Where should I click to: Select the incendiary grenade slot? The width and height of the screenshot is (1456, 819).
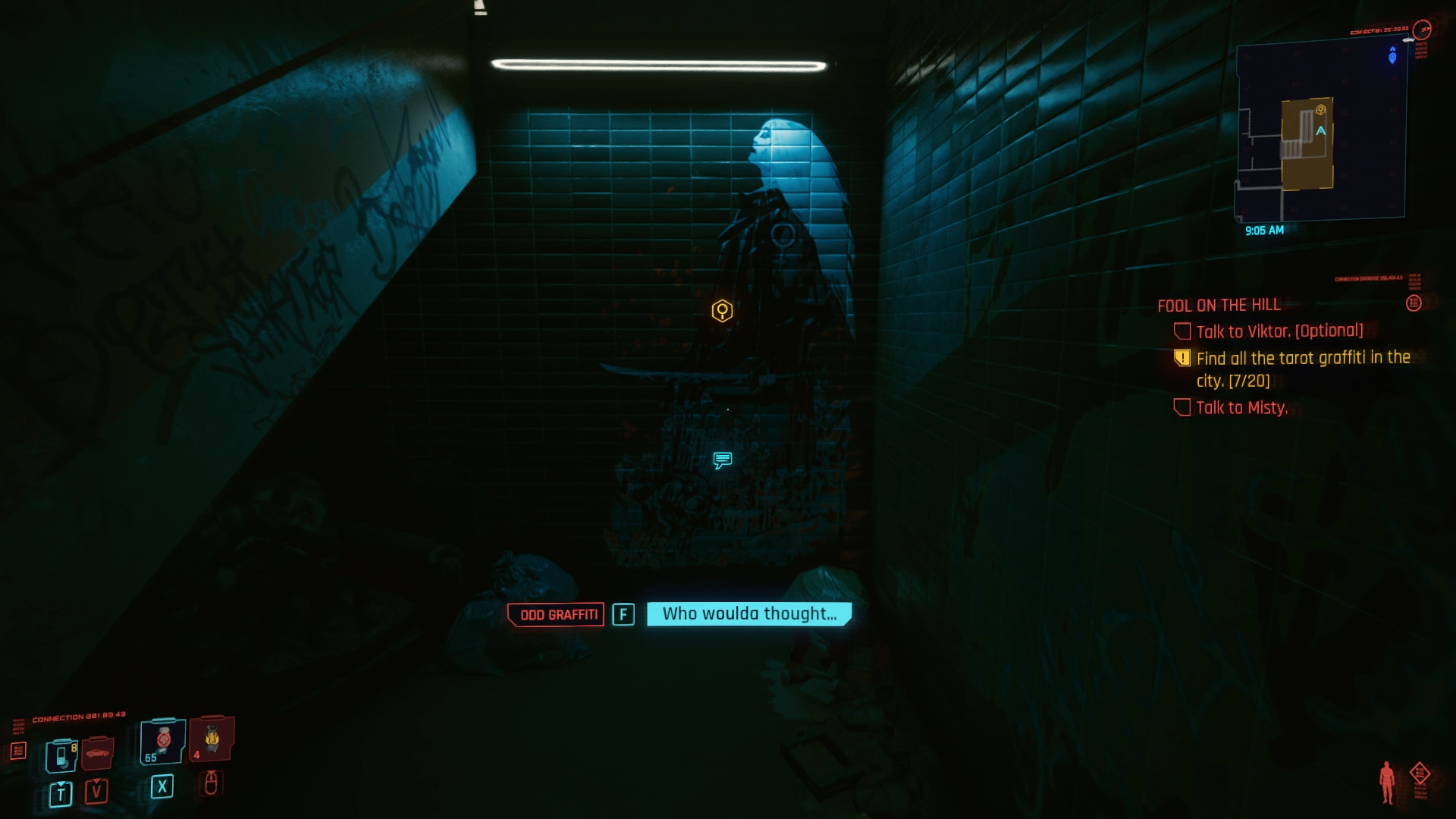[x=212, y=738]
